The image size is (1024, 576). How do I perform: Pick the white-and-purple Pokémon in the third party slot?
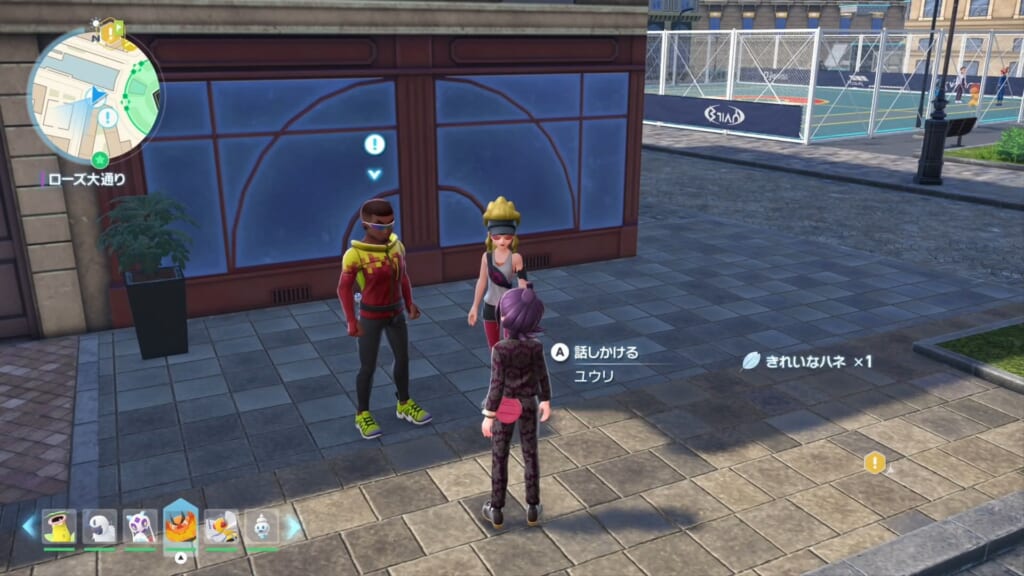click(140, 526)
